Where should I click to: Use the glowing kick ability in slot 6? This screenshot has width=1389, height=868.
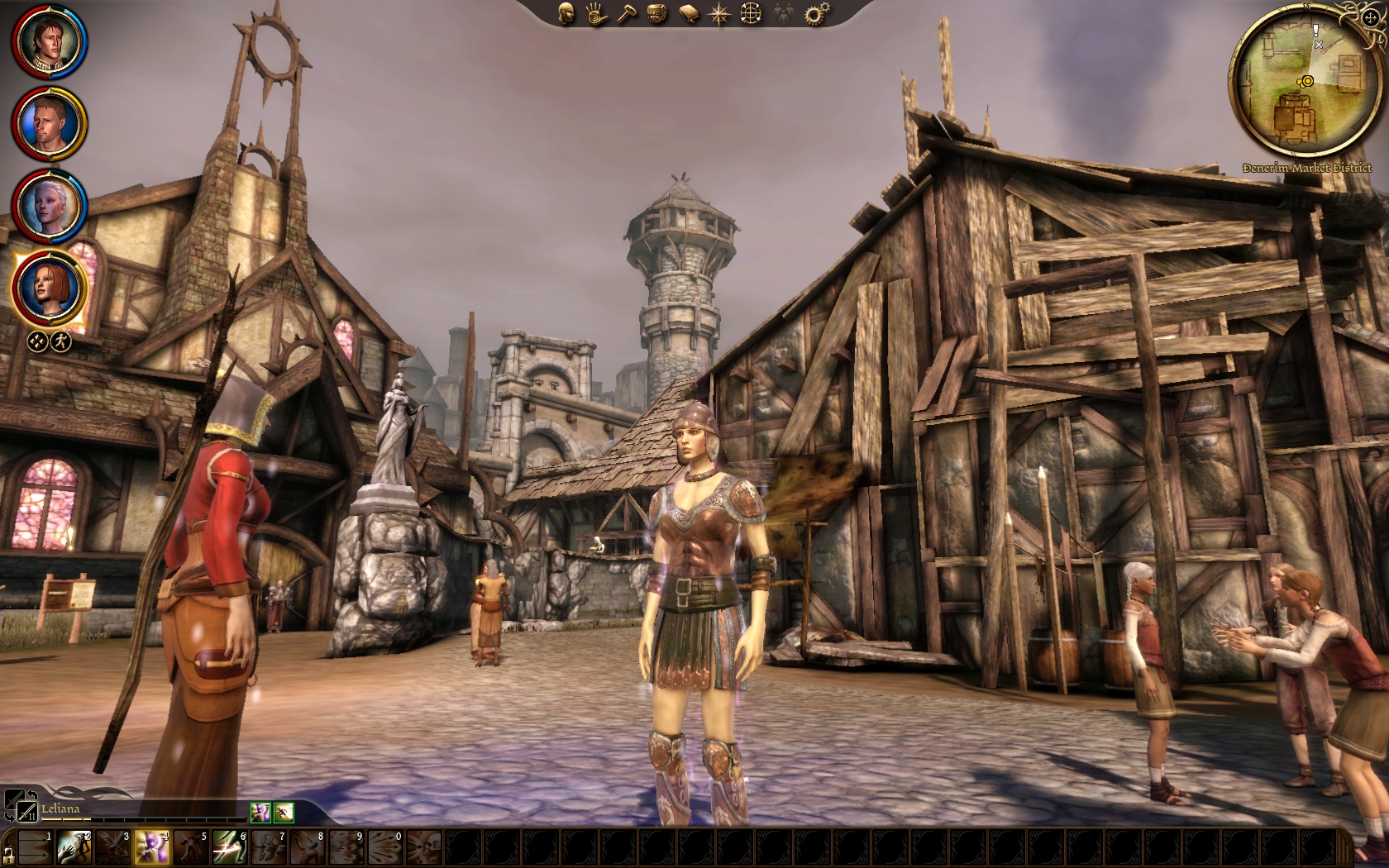pyautogui.click(x=230, y=848)
